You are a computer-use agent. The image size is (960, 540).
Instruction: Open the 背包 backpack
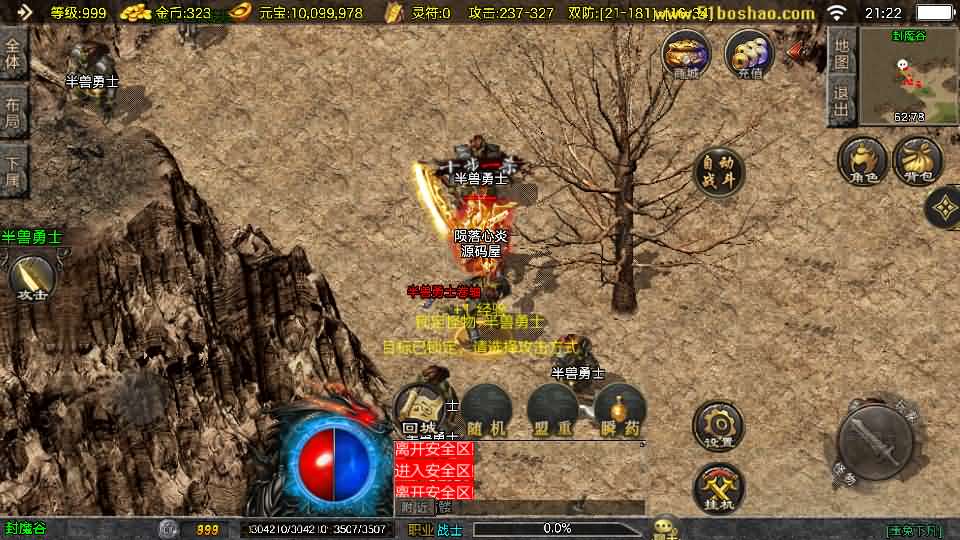click(x=918, y=161)
